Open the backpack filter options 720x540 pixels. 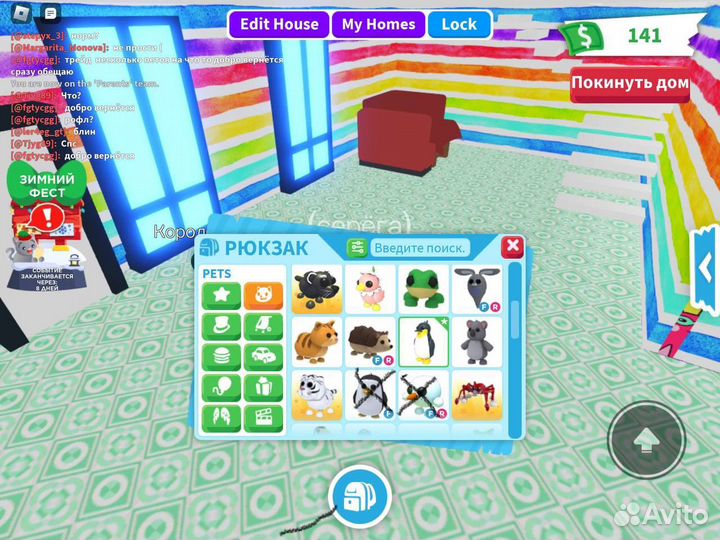tap(356, 248)
